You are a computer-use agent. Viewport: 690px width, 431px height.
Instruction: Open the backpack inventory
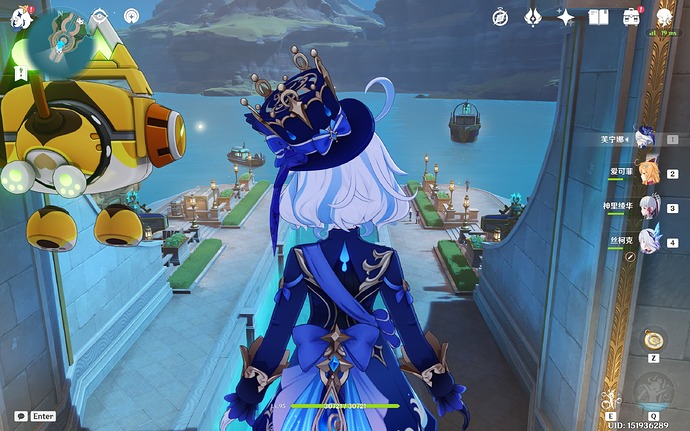pos(631,17)
